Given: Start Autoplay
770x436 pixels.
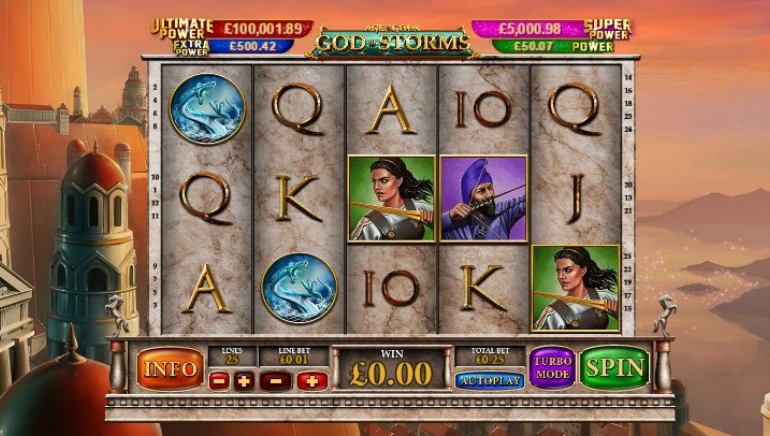Looking at the screenshot, I should [x=489, y=381].
